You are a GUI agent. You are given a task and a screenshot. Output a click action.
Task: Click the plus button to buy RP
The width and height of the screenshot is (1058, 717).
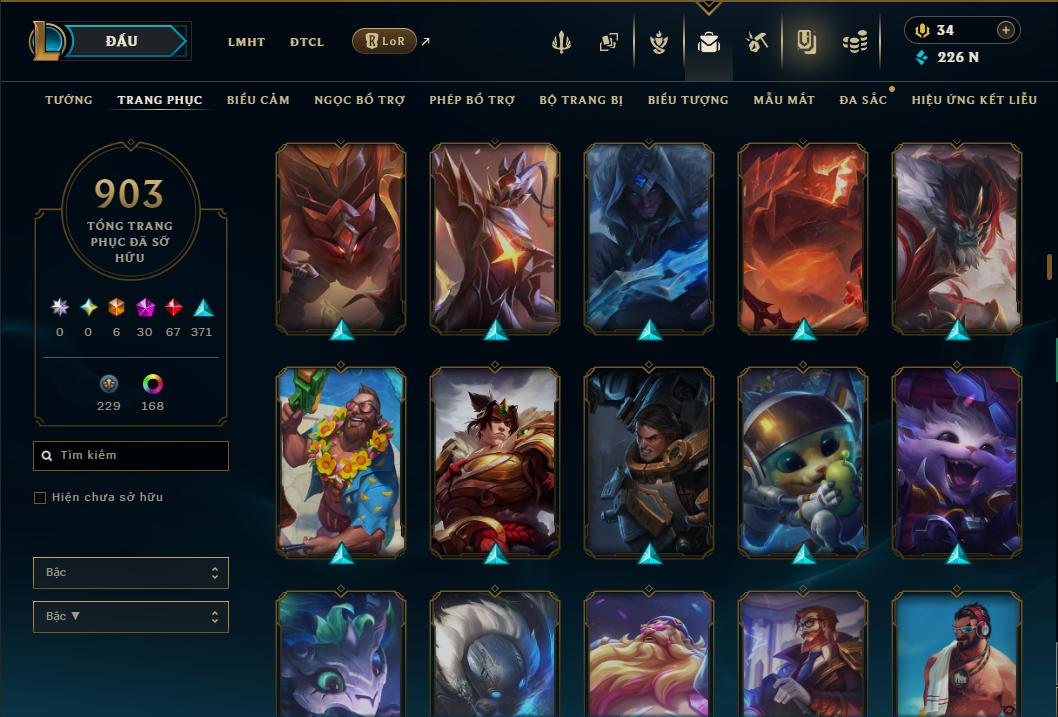pyautogui.click(x=1006, y=30)
